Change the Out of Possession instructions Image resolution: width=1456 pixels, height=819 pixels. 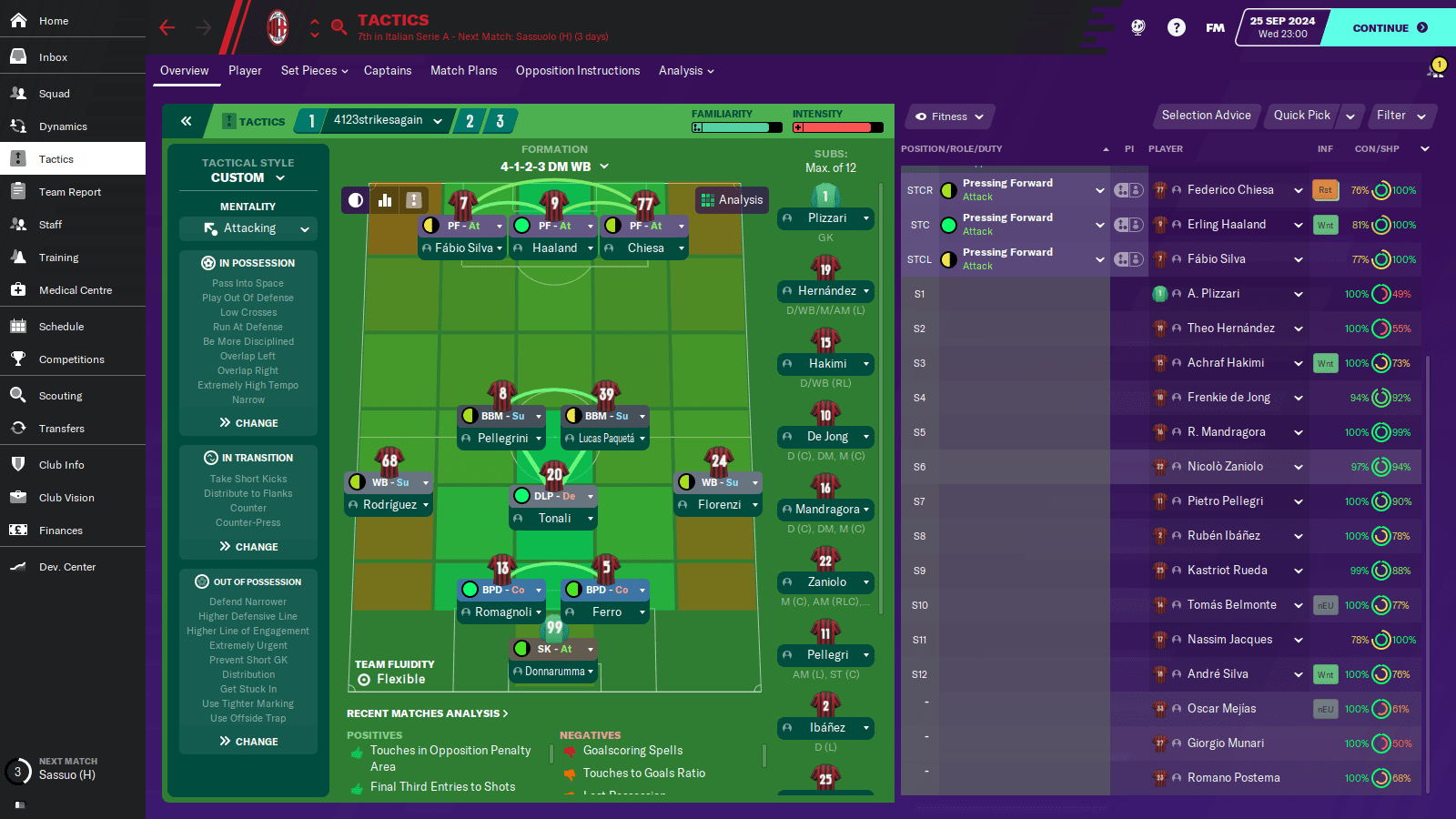tap(248, 742)
